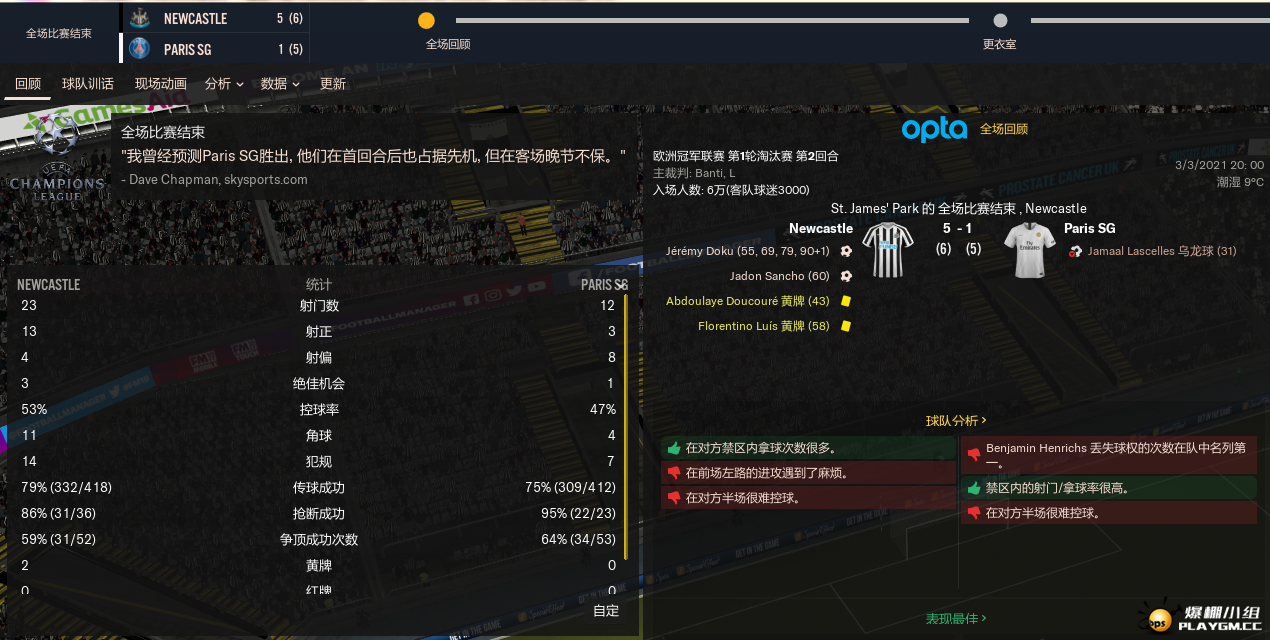Screen dimensions: 1270x640
Task: Jump to the 更衣室 timeline marker
Action: [1000, 21]
